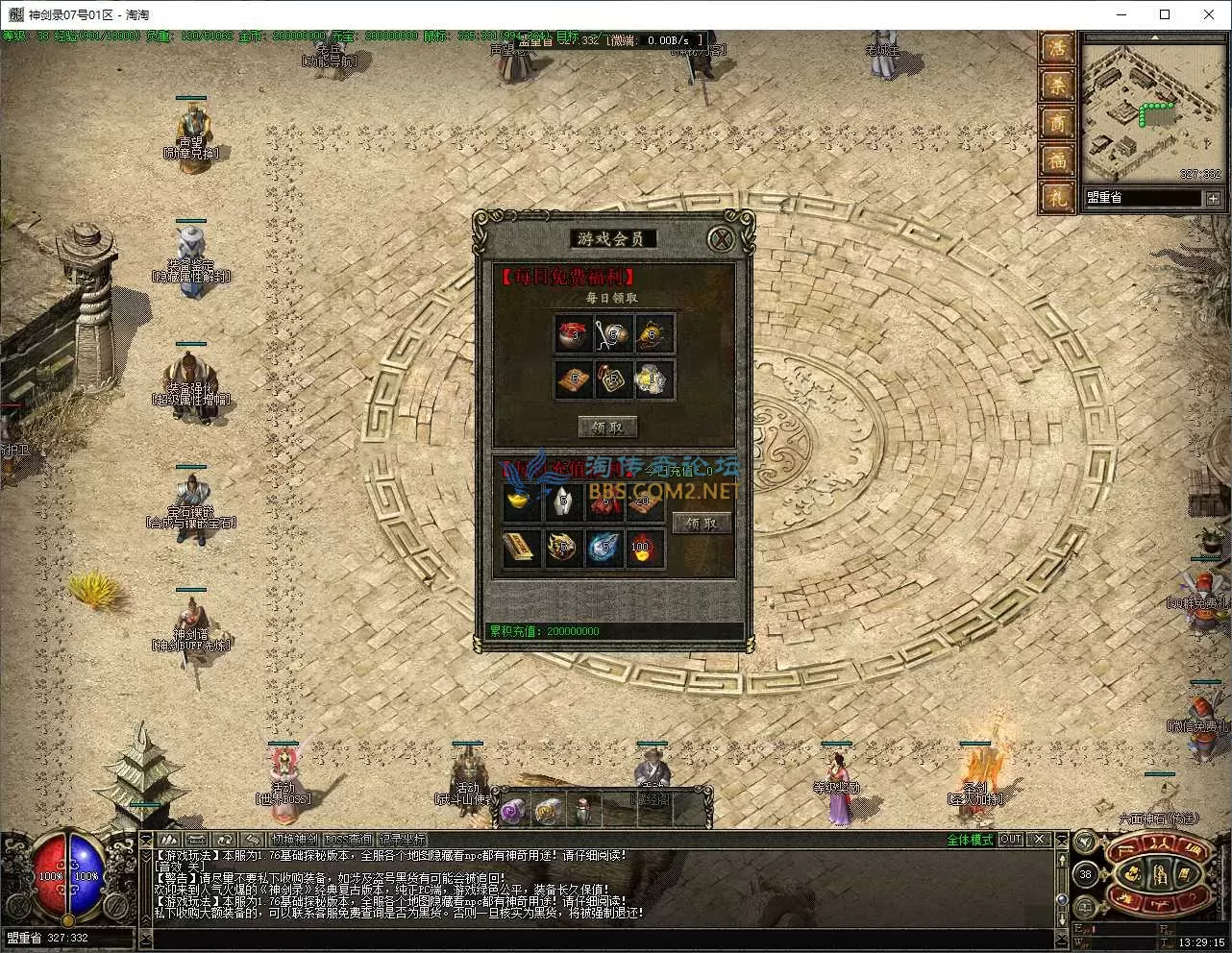Maximize the game window
Image resolution: width=1232 pixels, height=953 pixels.
point(1165,14)
